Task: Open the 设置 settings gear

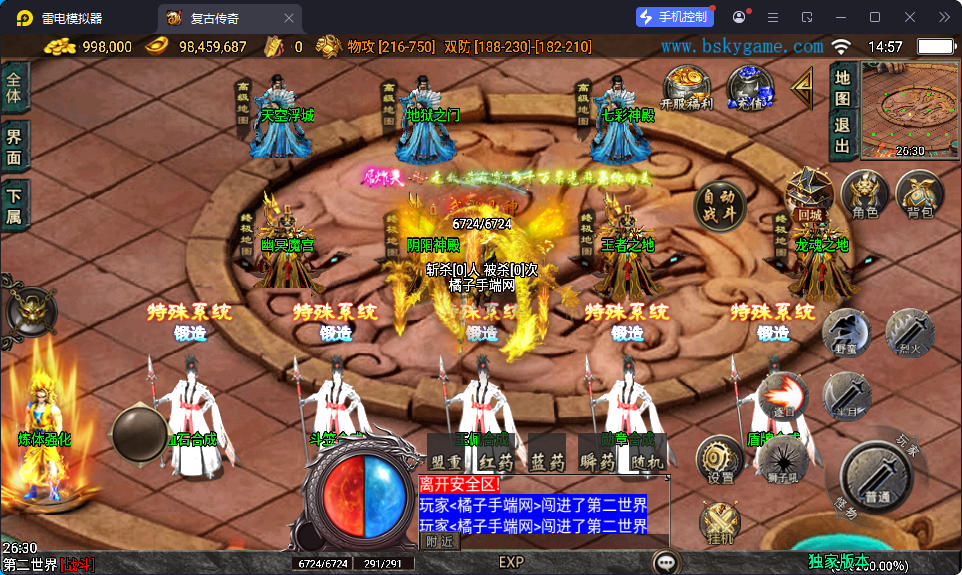Action: coord(720,461)
